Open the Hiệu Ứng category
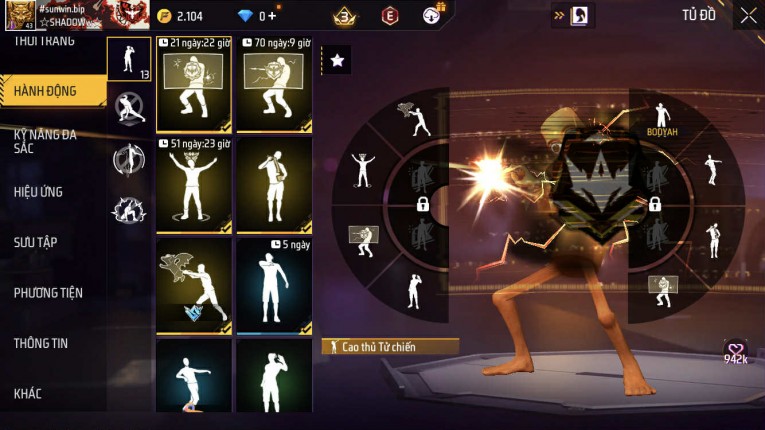The height and width of the screenshot is (430, 765). pos(40,191)
